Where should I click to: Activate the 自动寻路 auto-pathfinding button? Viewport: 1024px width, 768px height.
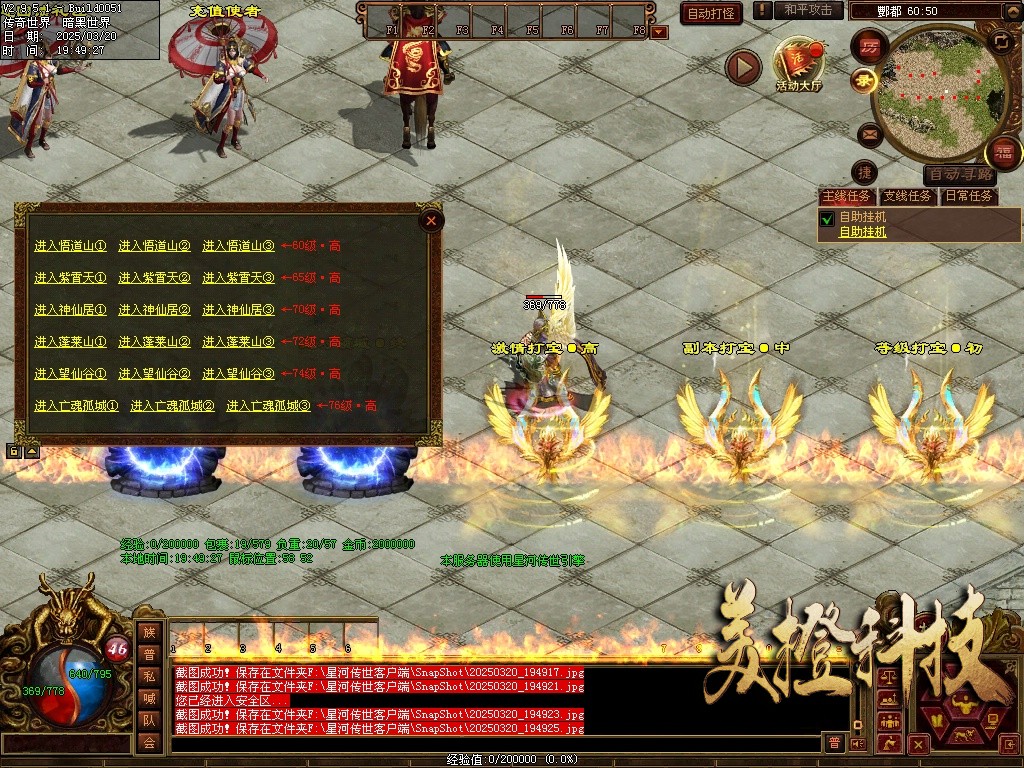(960, 174)
